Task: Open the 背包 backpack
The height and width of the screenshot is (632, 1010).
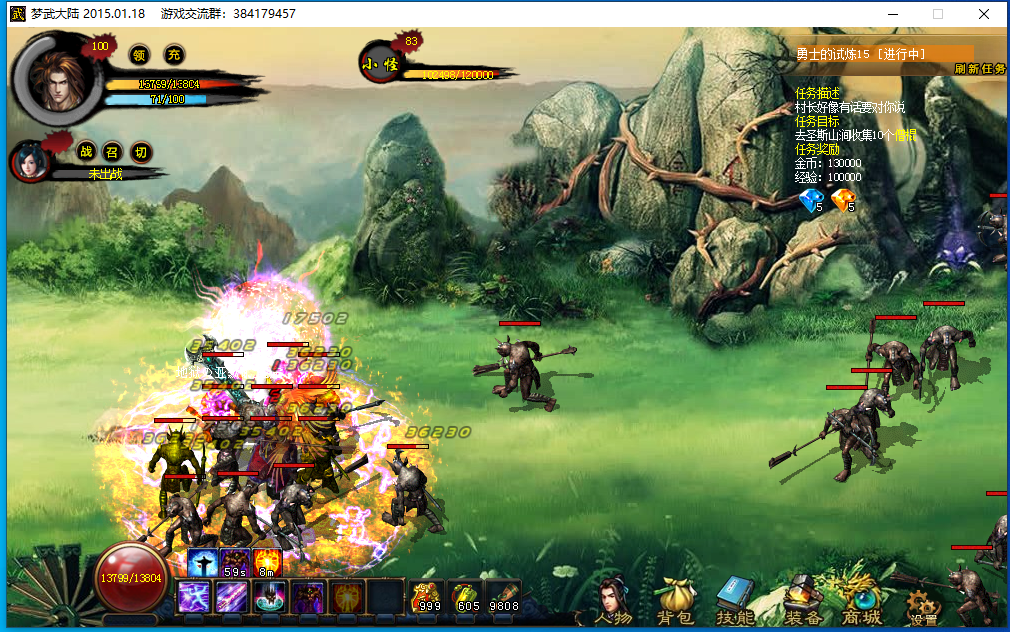Action: pyautogui.click(x=675, y=602)
